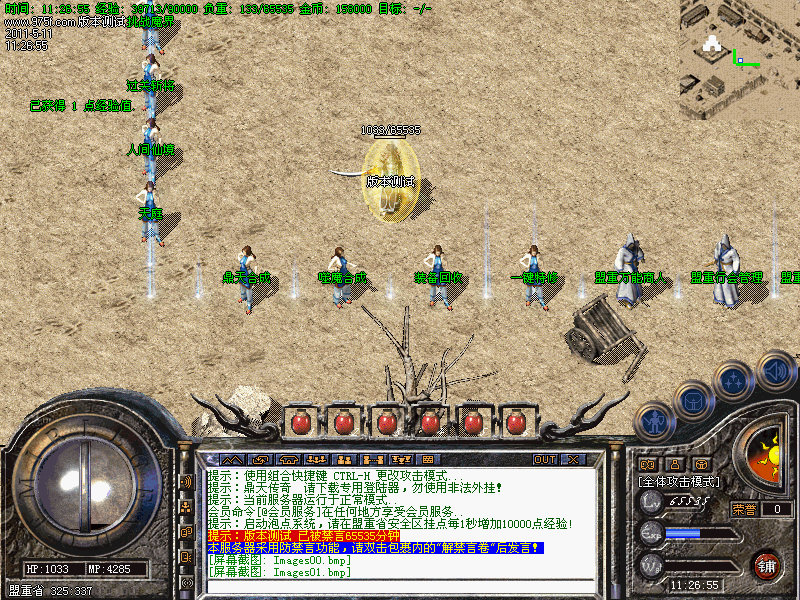This screenshot has height=600, width=800.
Task: Open the red 铺 shop button
Action: pos(767,565)
